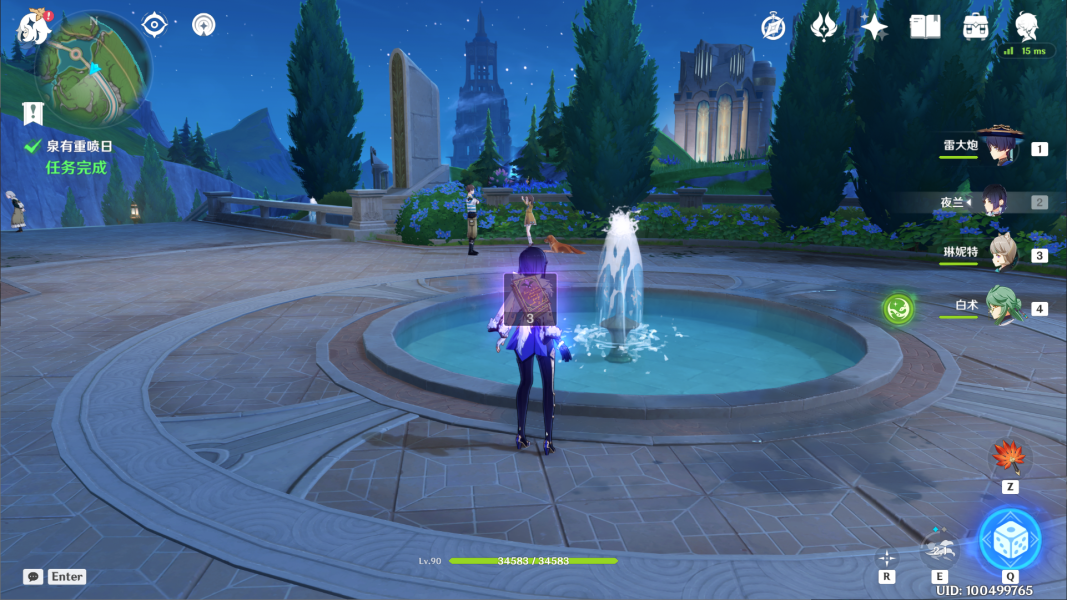Viewport: 1067px width, 600px height.
Task: Open the backpack inventory
Action: 976,27
